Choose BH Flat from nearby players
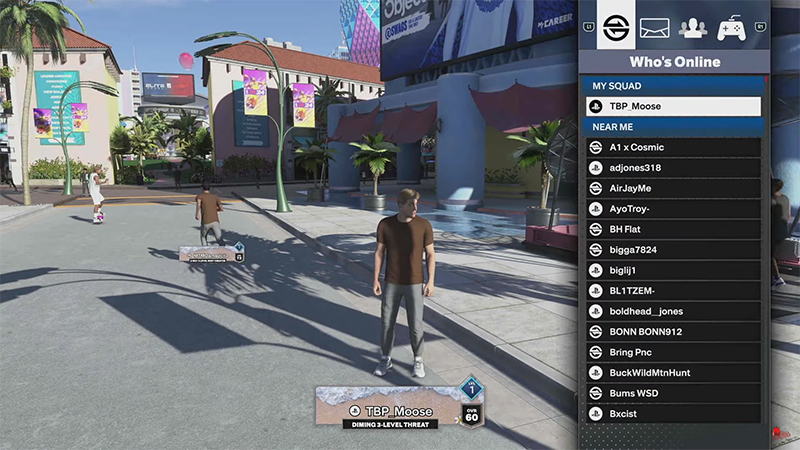This screenshot has height=450, width=800. pyautogui.click(x=673, y=229)
